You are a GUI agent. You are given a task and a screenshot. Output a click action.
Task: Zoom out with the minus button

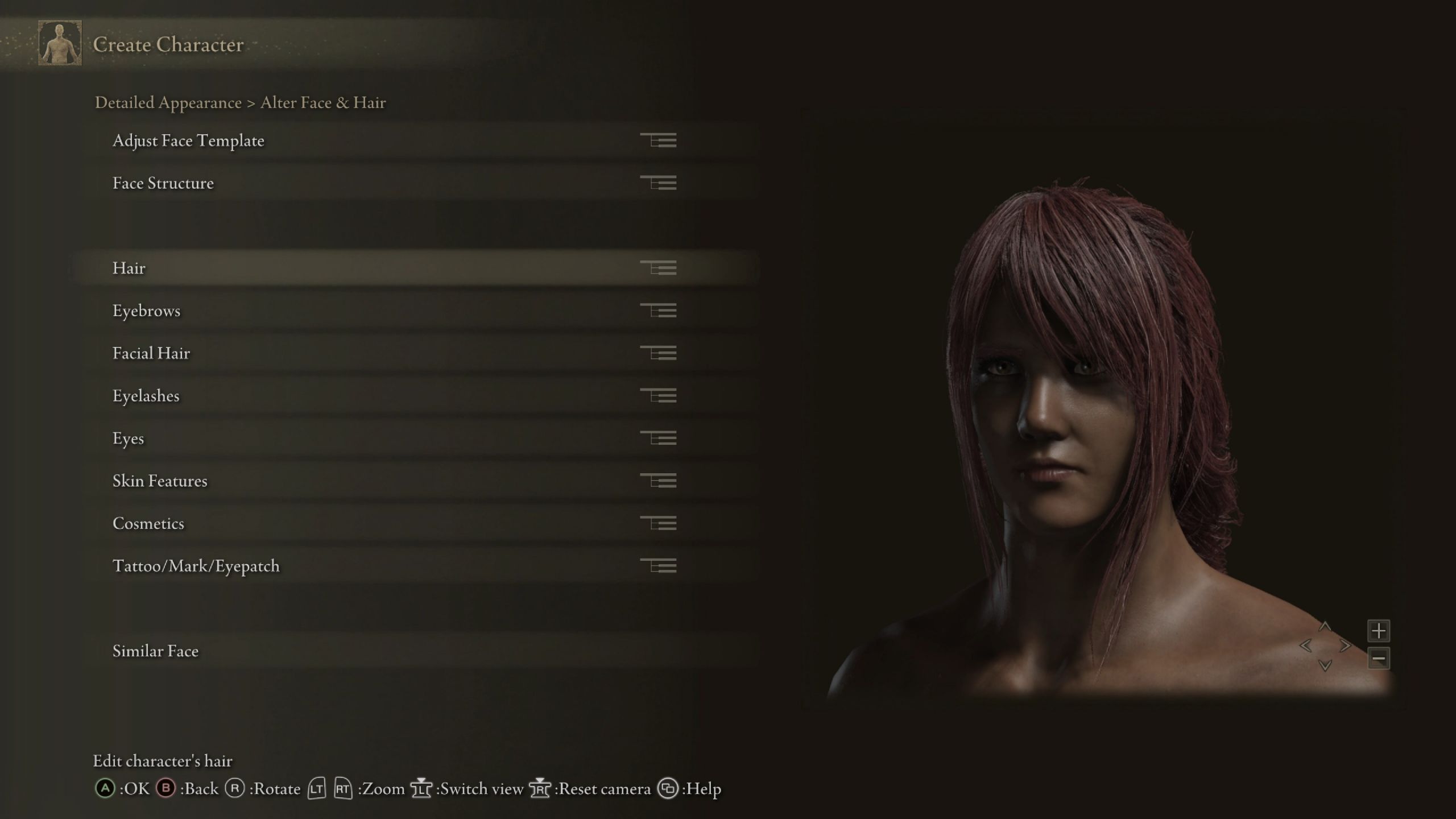1378,659
